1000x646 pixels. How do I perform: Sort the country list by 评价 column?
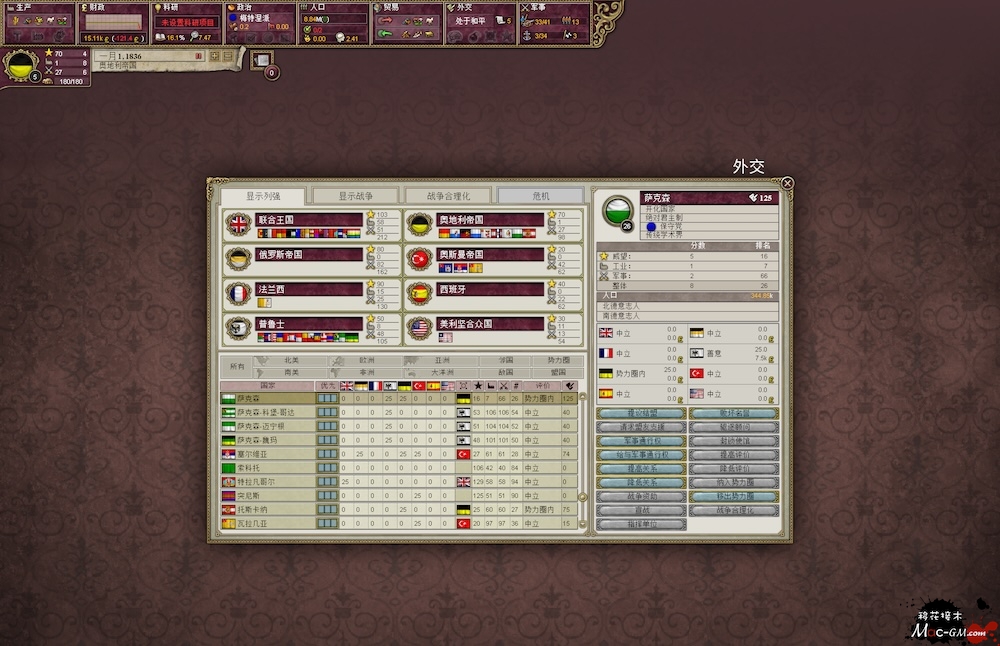tap(543, 385)
